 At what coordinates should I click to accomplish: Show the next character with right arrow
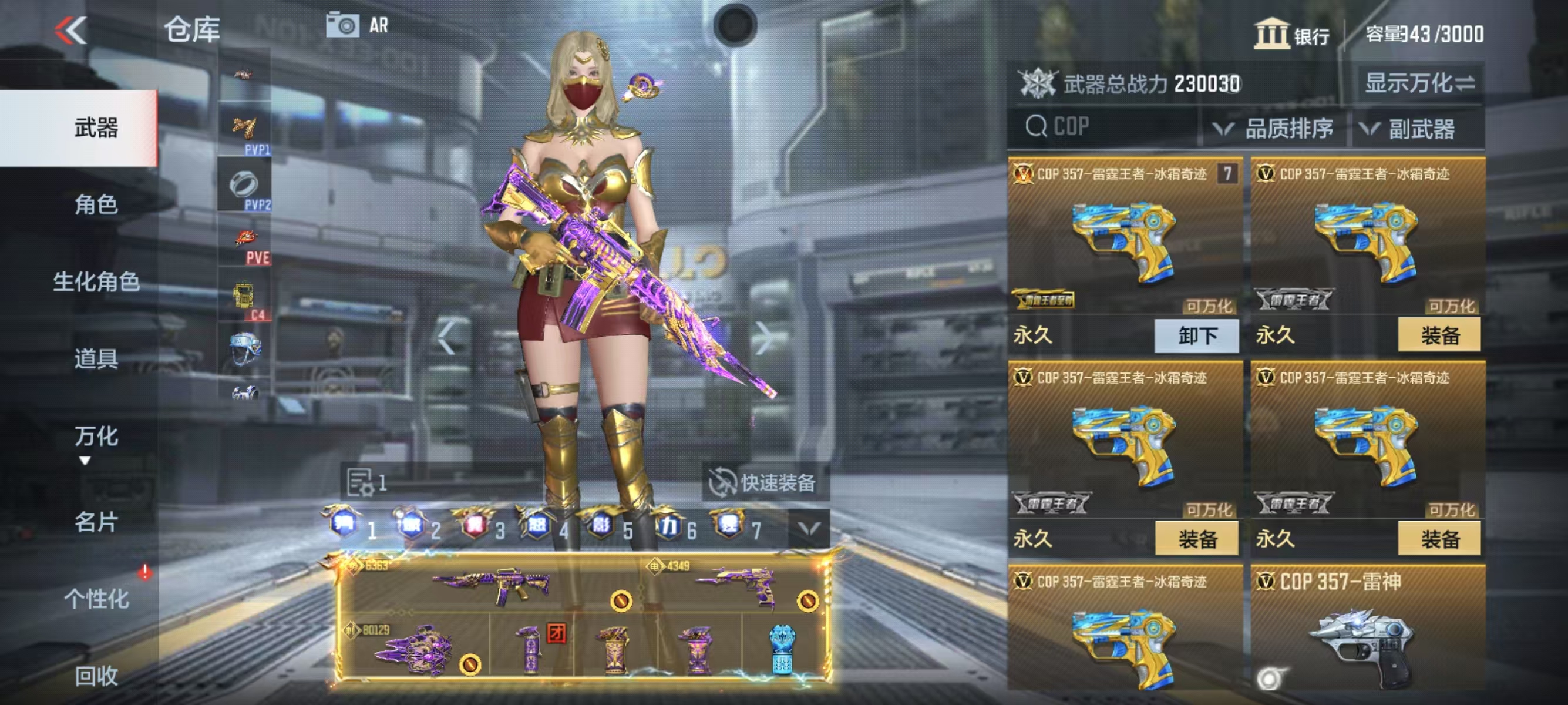[x=763, y=338]
